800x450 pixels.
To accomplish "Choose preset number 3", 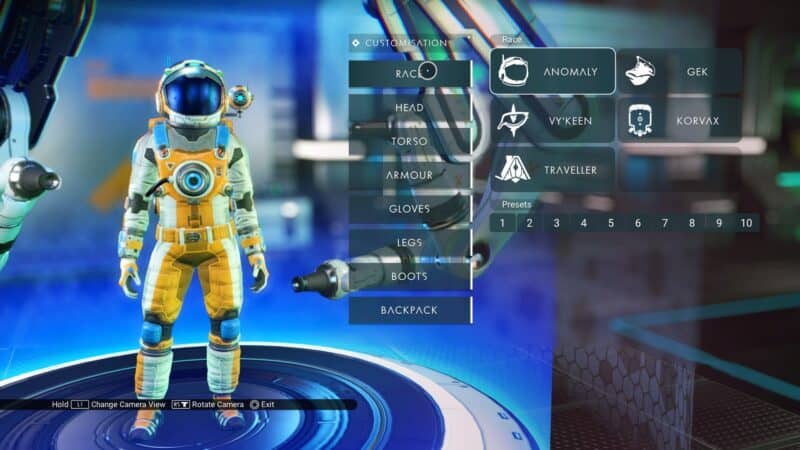I will point(557,223).
